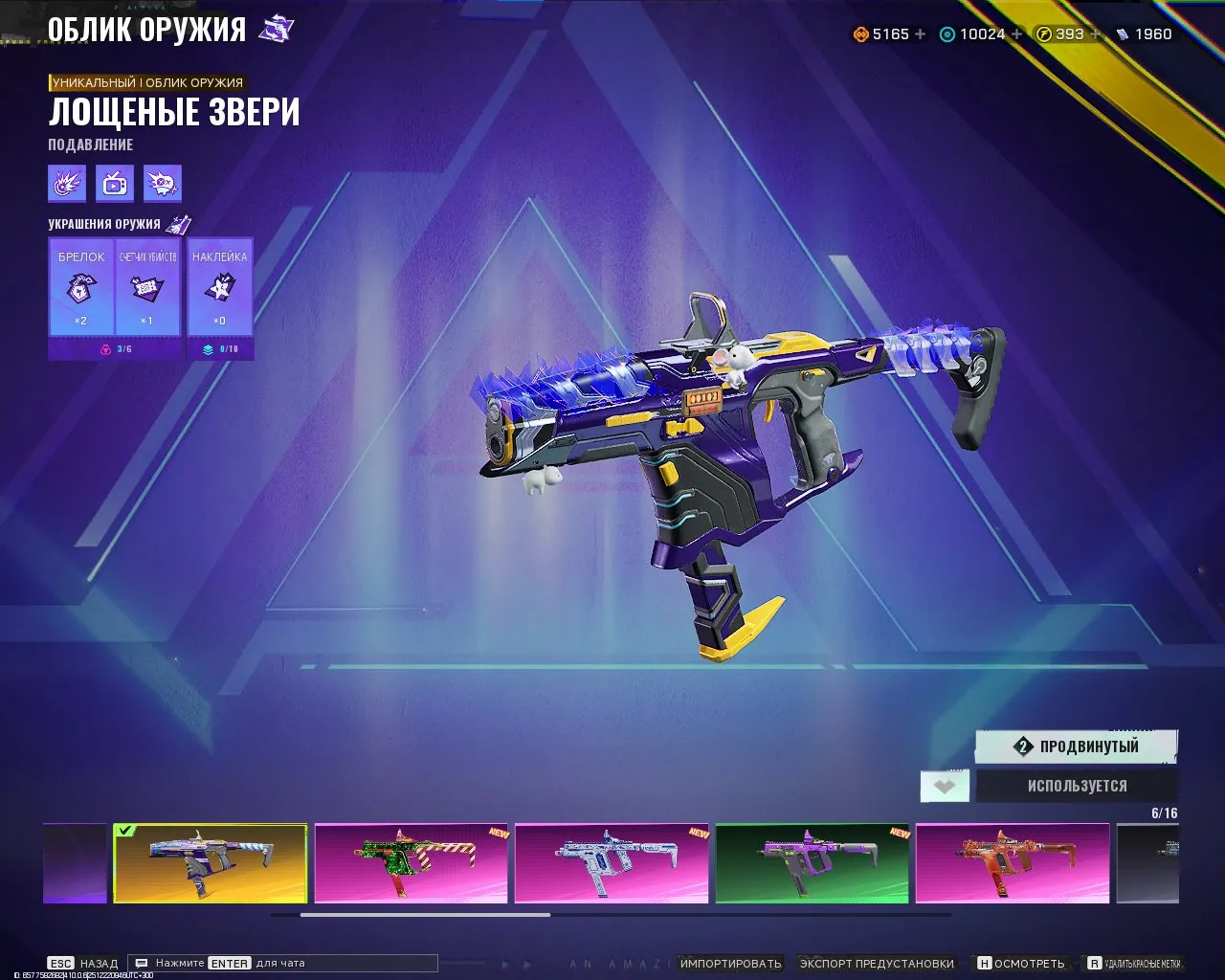Choose the green Christmas candy-cane skin thumbnail
This screenshot has width=1225, height=980.
point(412,863)
